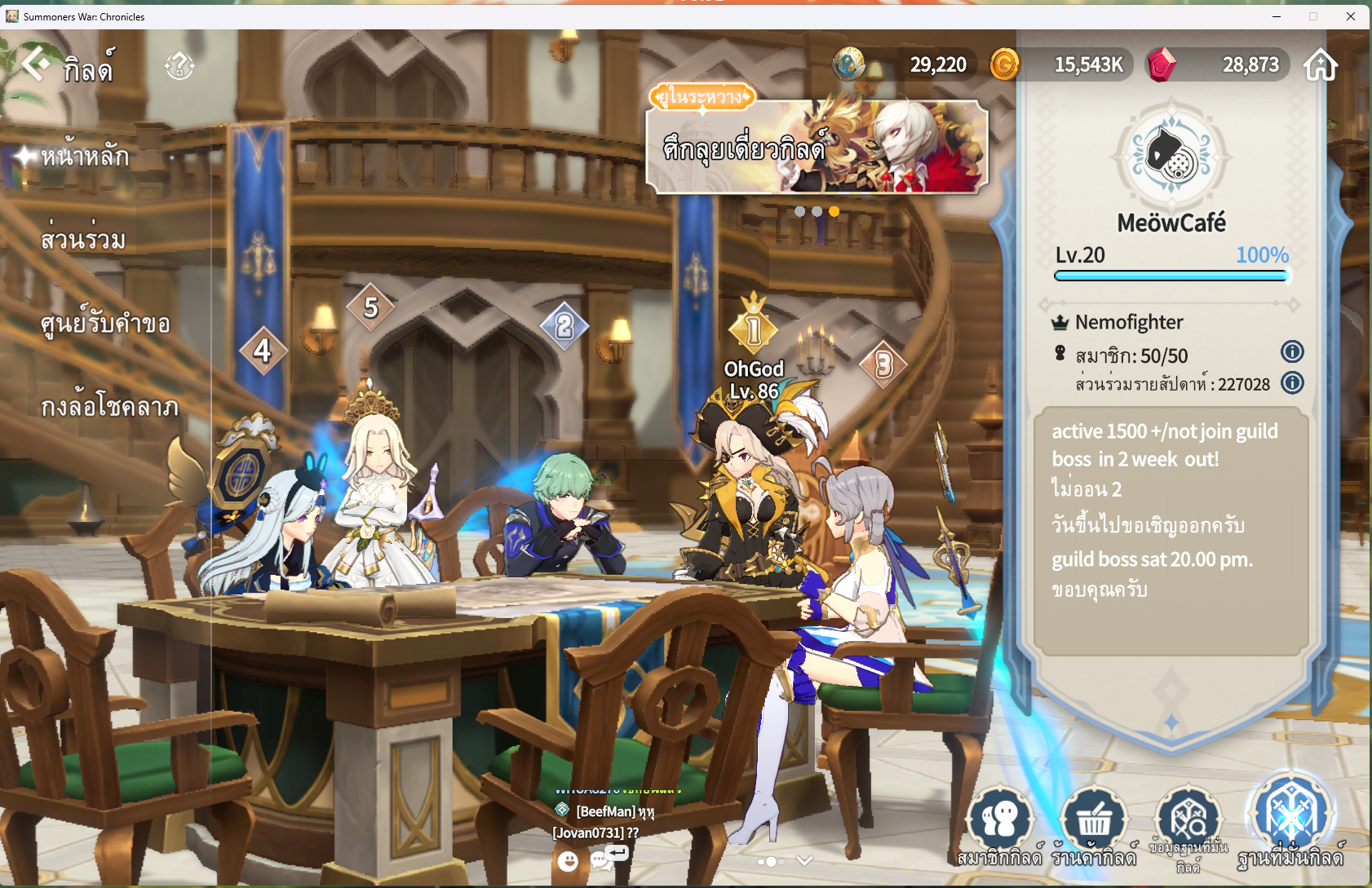Viewport: 1372px width, 888px height.
Task: Open the emoji smiley button
Action: [x=568, y=860]
